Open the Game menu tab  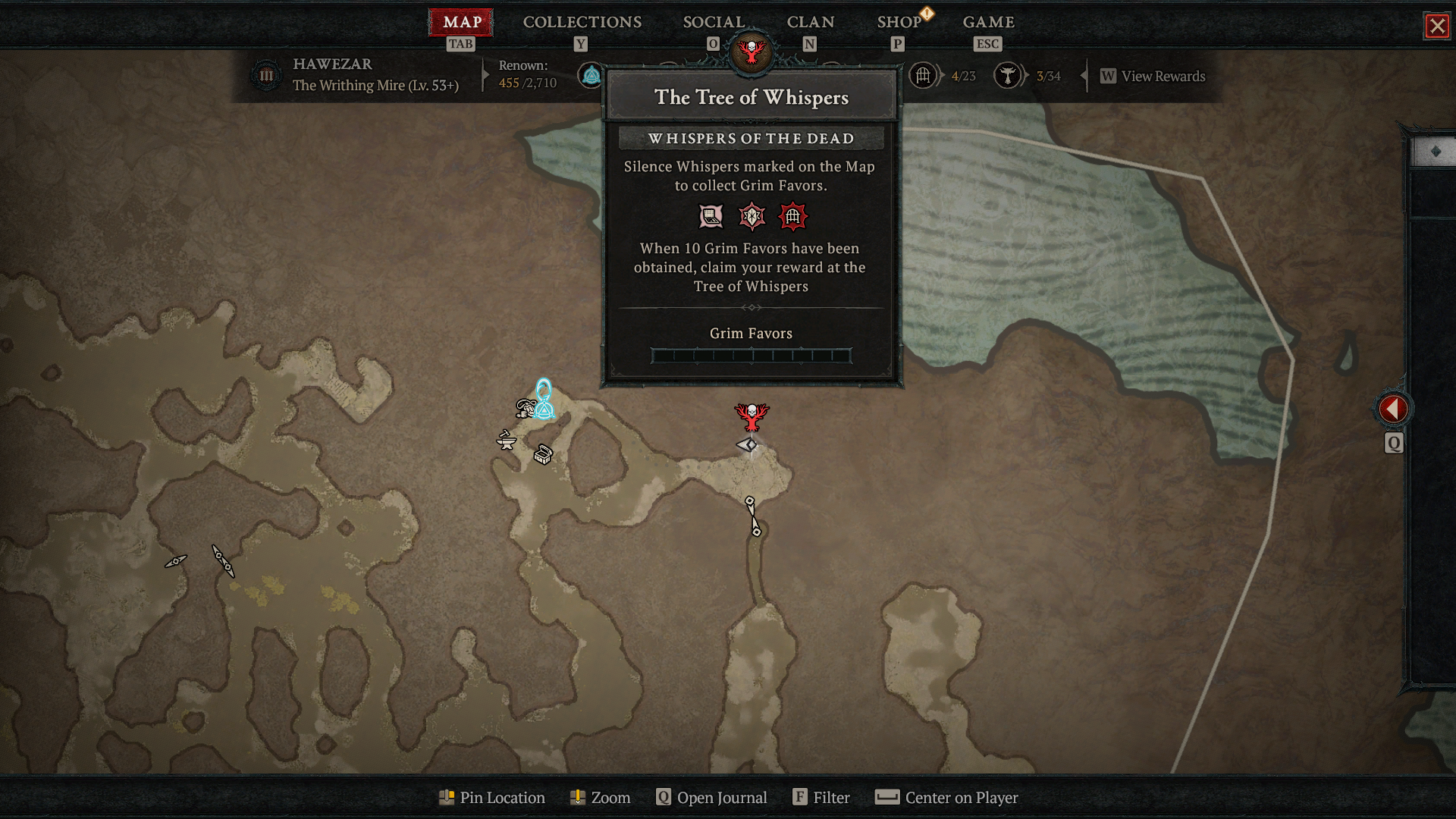[x=988, y=22]
